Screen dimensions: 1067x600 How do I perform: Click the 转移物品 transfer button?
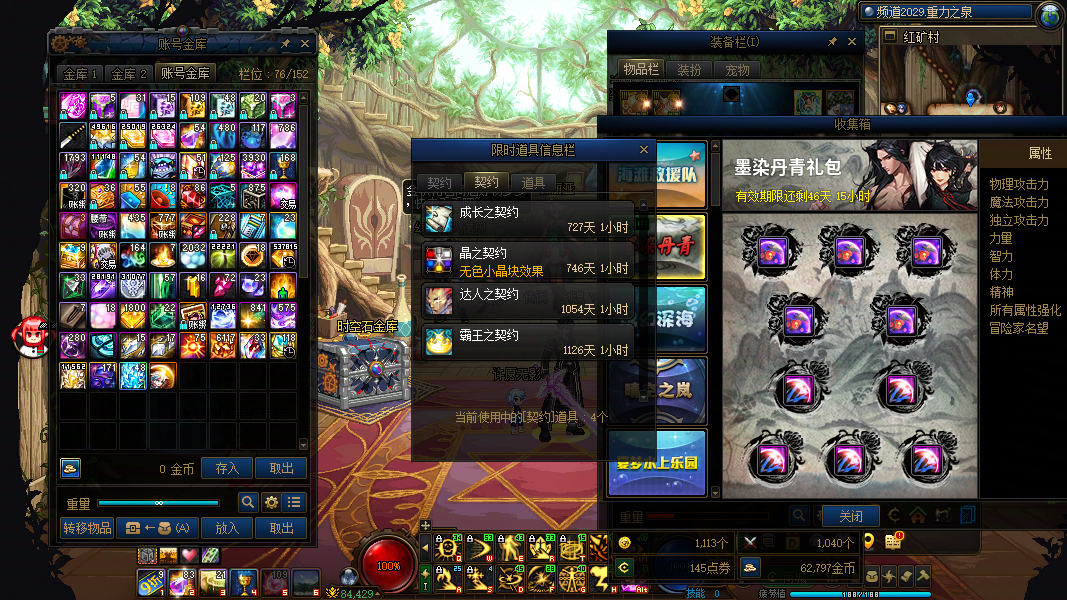pos(87,528)
